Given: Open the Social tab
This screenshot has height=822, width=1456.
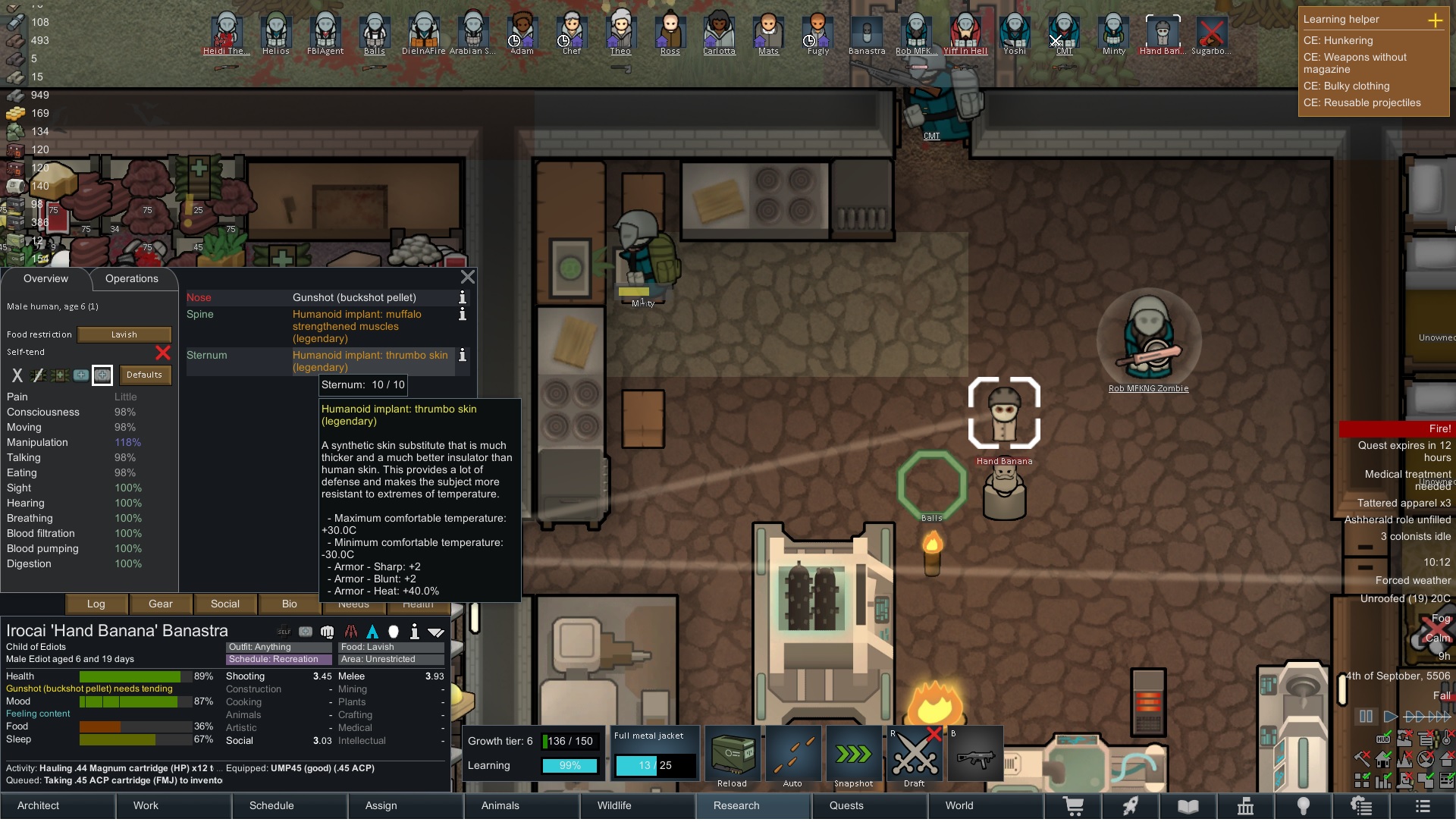Looking at the screenshot, I should coord(224,604).
